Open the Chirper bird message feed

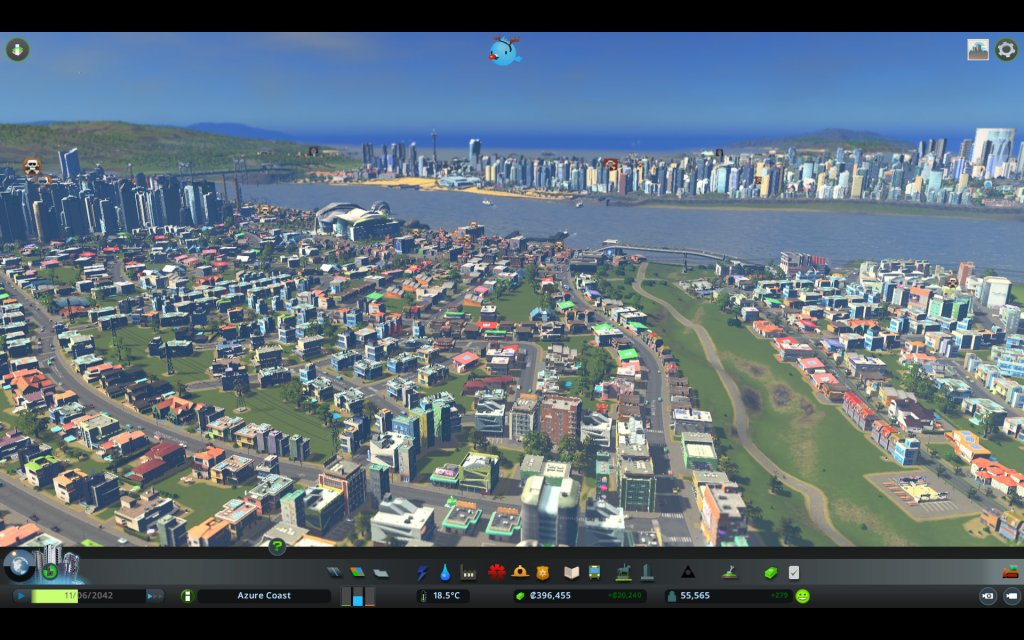505,51
